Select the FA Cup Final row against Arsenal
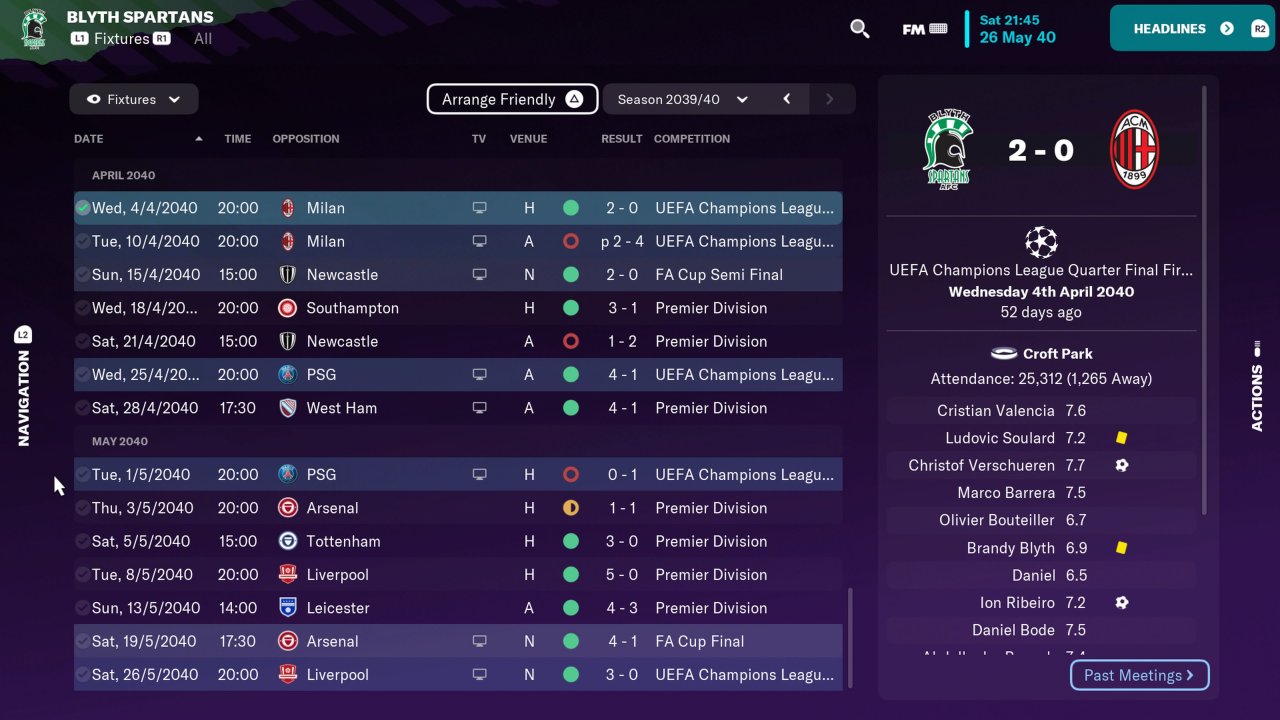Screen dimensions: 1280x720 tap(457, 641)
